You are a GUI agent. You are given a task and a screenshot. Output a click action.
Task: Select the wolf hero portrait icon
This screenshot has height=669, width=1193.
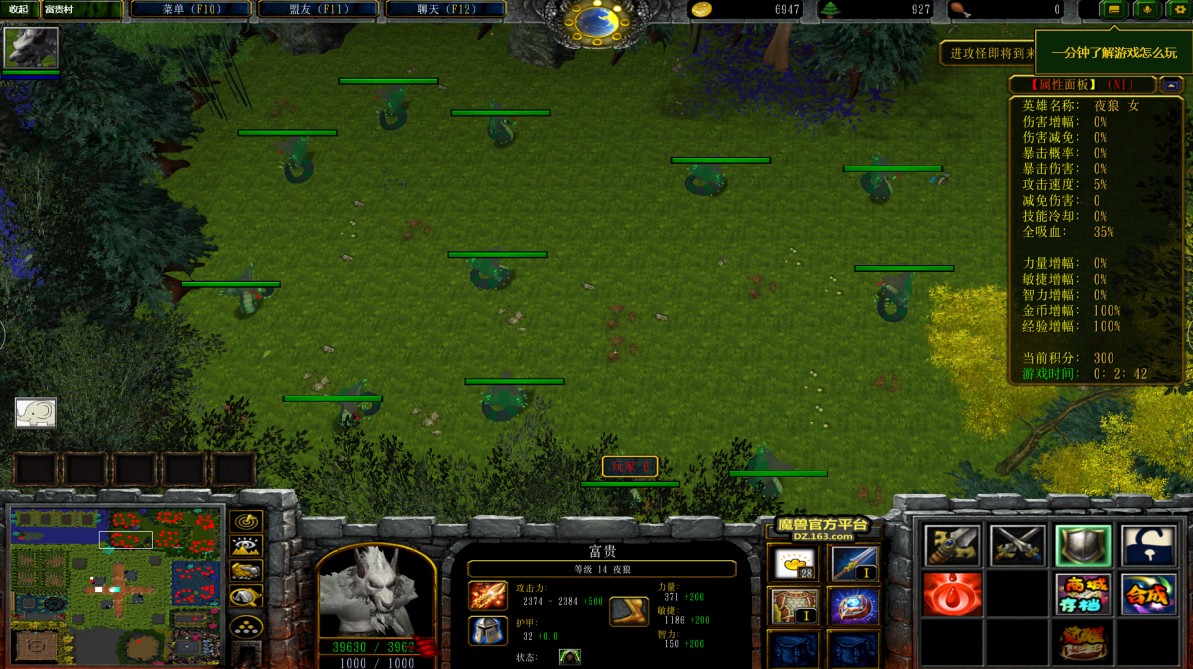point(31,47)
